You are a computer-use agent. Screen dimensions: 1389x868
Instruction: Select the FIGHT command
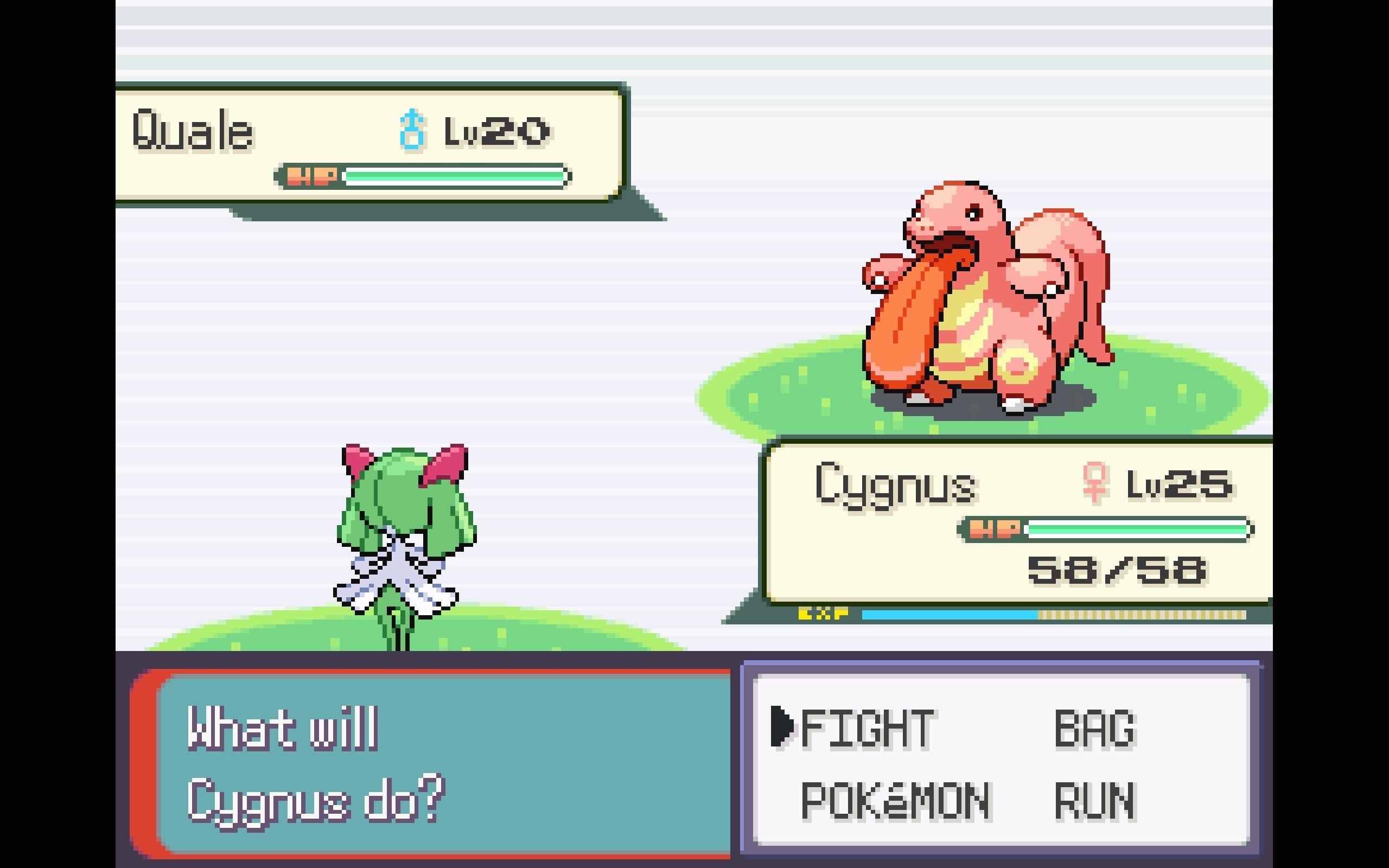[x=866, y=728]
